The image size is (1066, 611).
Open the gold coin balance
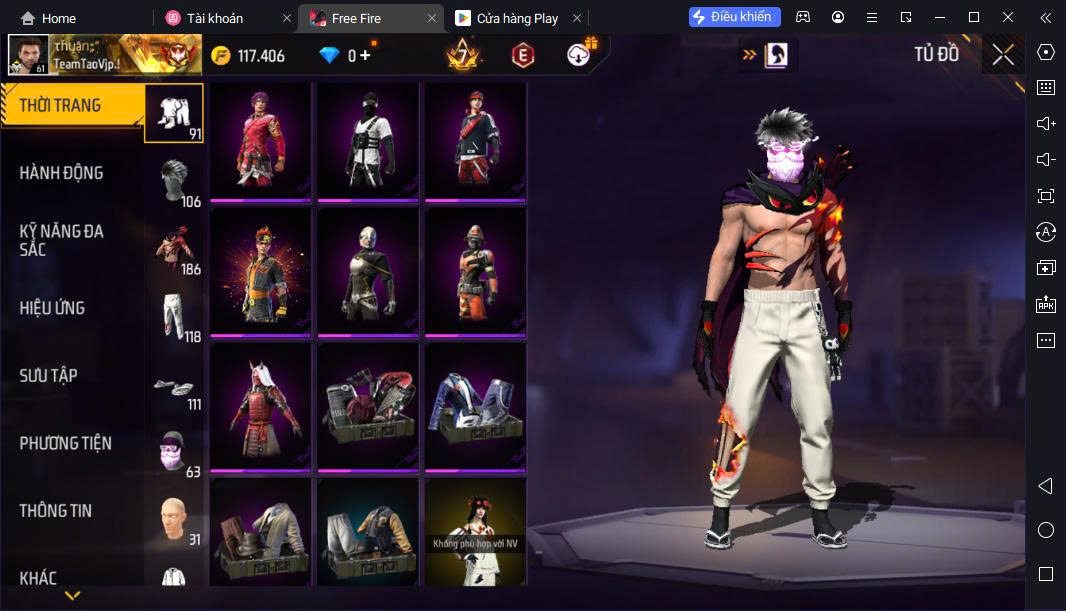point(248,56)
